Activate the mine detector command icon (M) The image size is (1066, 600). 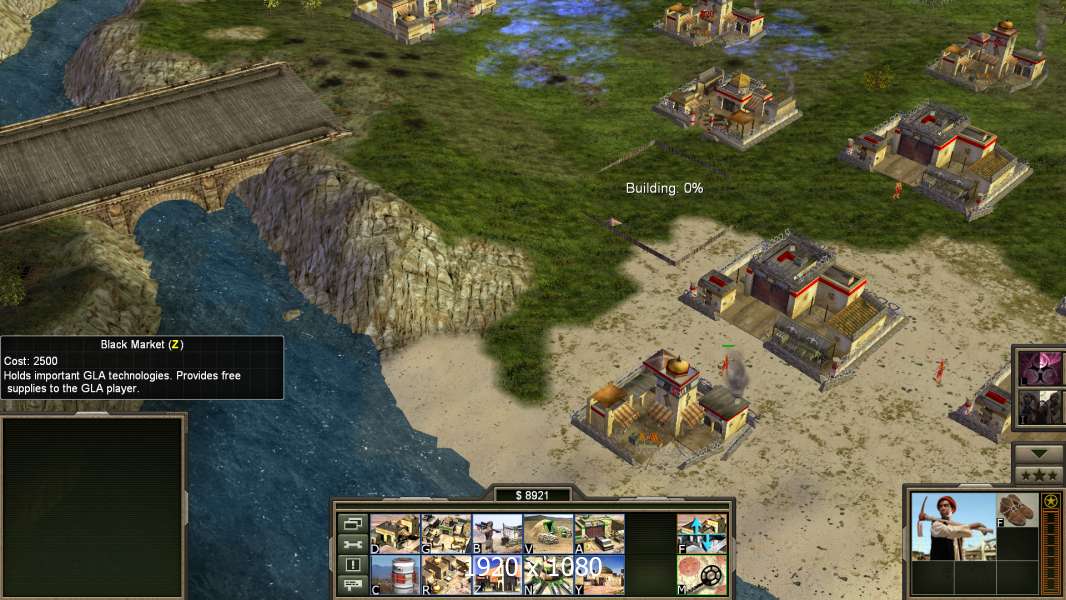pyautogui.click(x=702, y=574)
